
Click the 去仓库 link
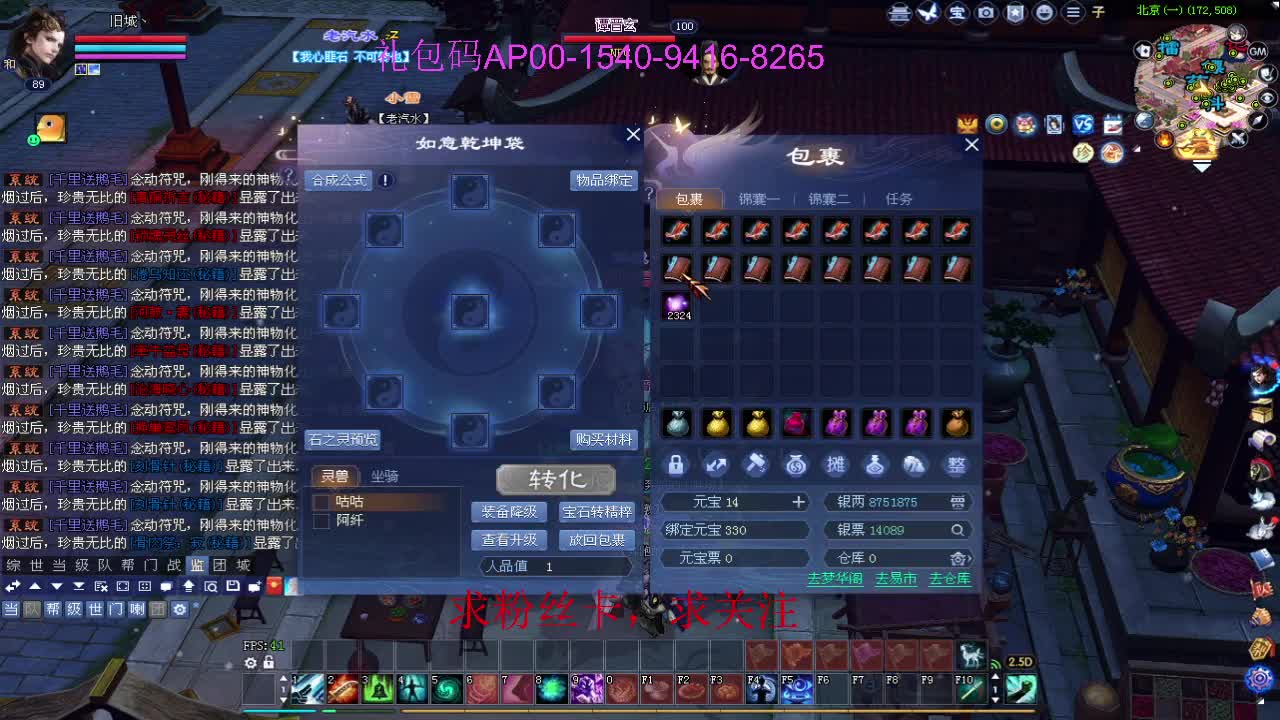click(948, 578)
